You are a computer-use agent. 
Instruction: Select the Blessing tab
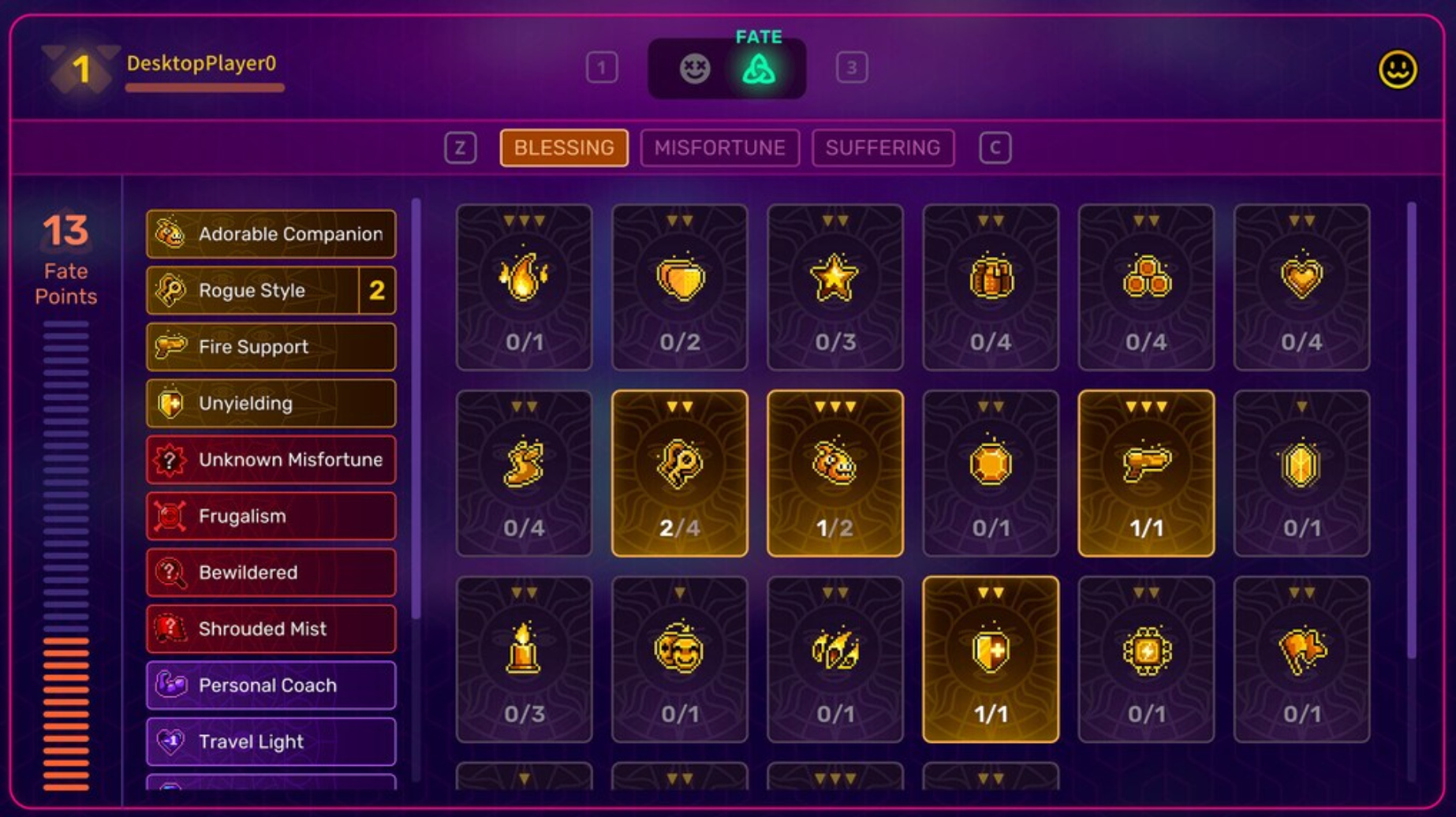coord(564,147)
